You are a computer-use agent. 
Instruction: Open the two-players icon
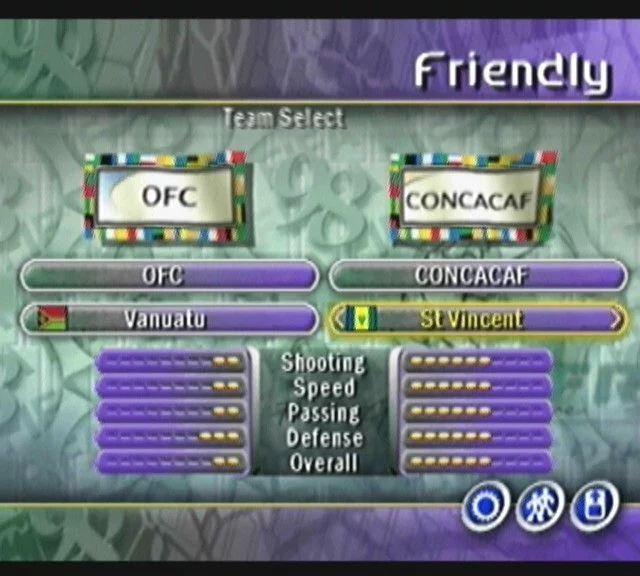click(540, 508)
